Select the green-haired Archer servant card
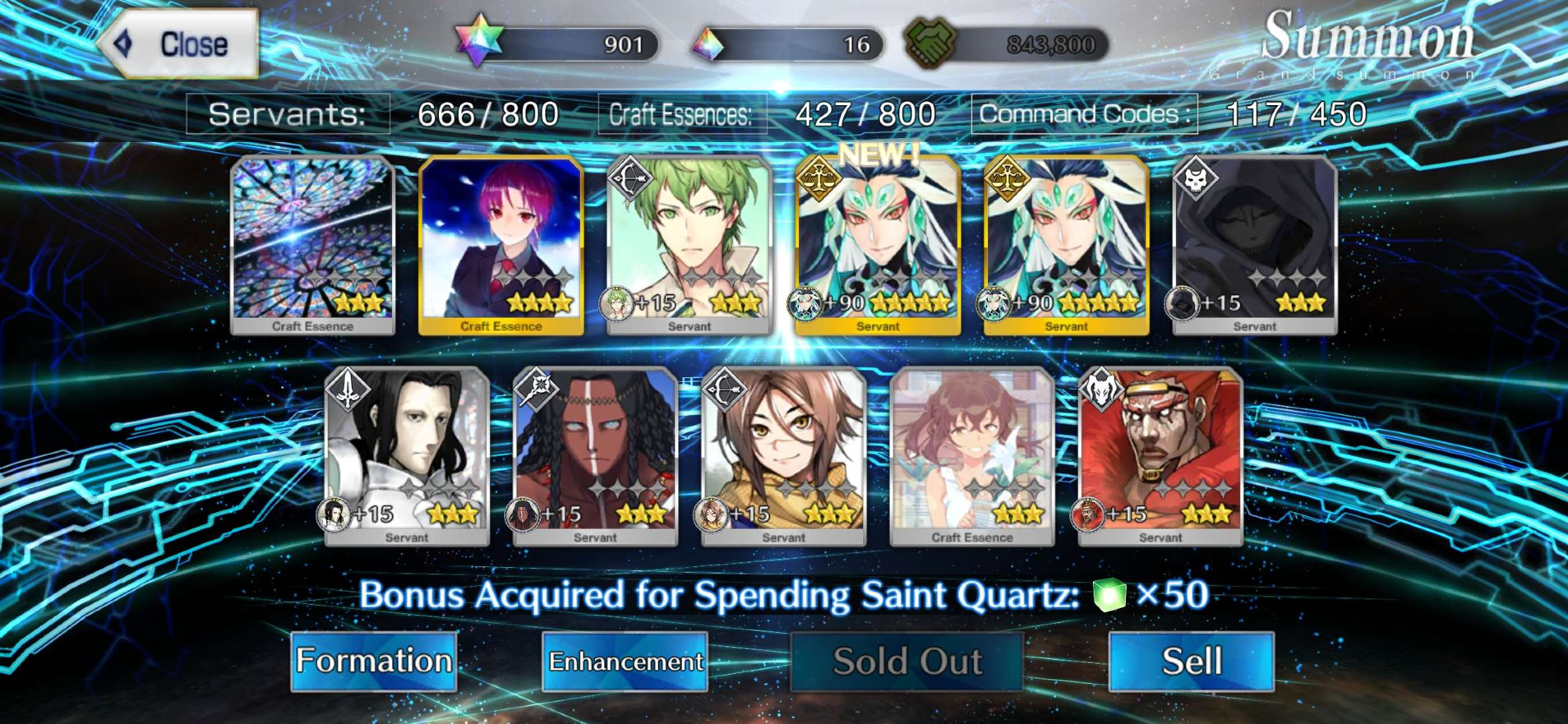The width and height of the screenshot is (1568, 724). 689,245
